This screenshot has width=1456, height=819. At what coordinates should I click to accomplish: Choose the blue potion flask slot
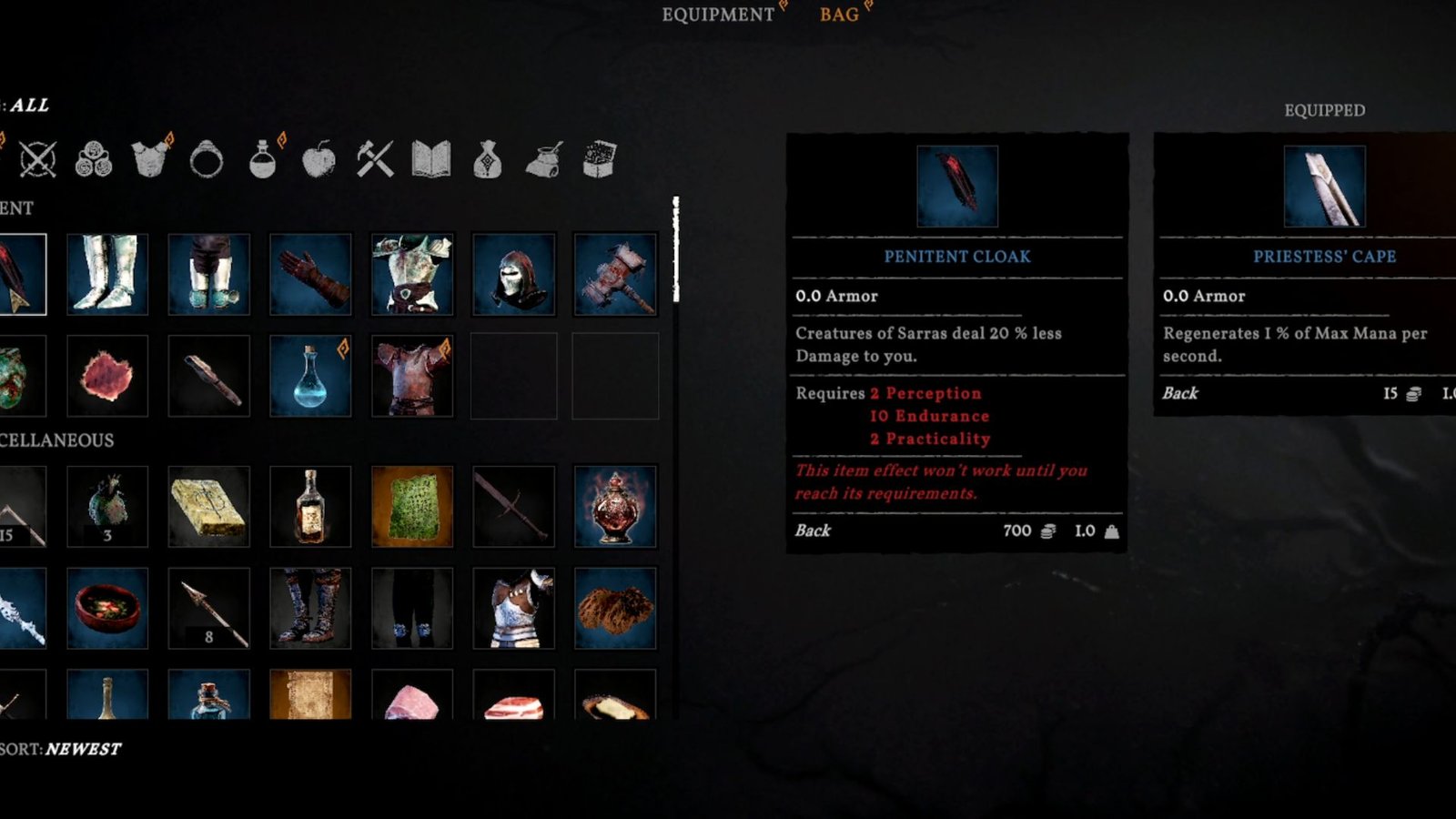pos(310,376)
